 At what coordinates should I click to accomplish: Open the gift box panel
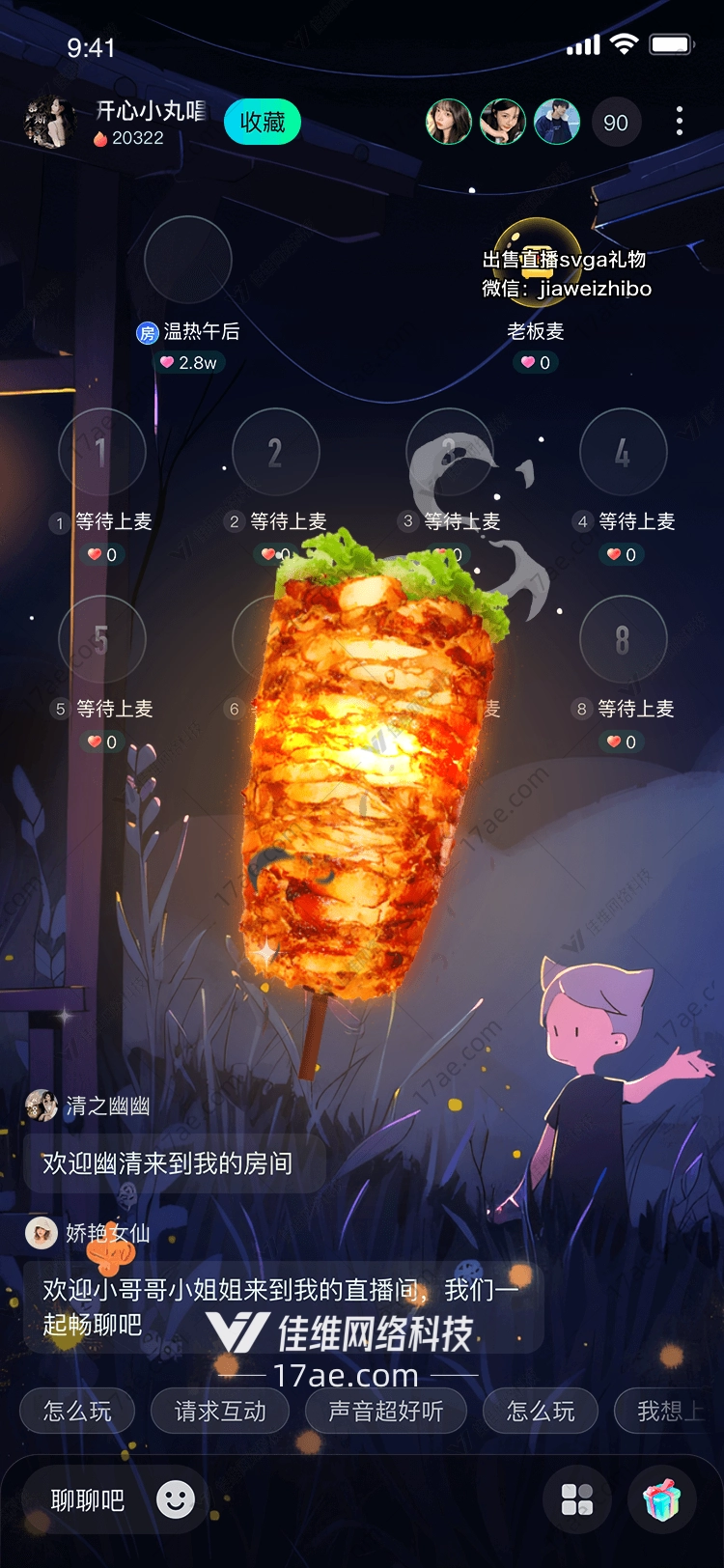(x=662, y=1499)
